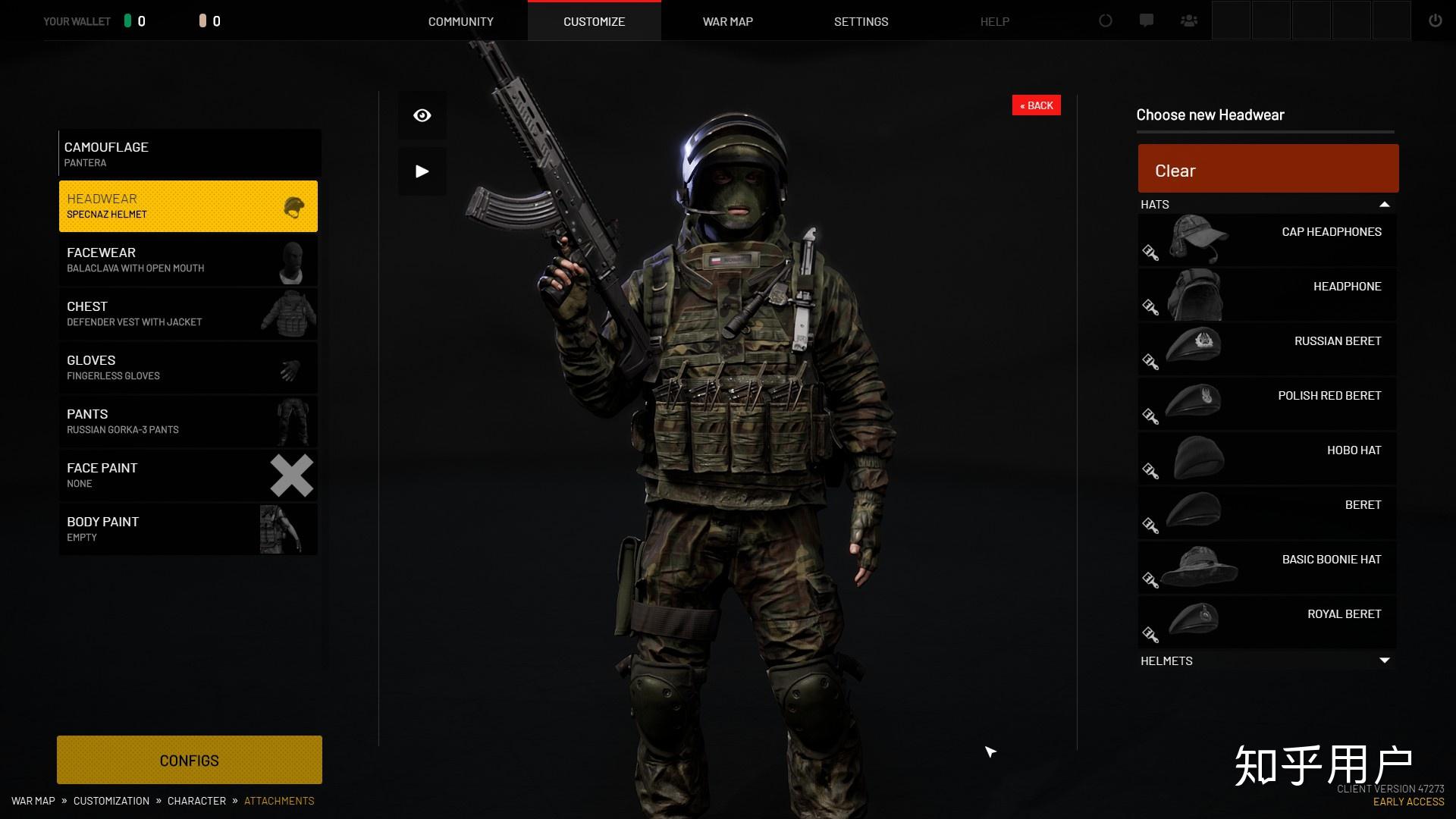Click the yellow Configs button
Viewport: 1456px width, 819px height.
click(x=190, y=760)
